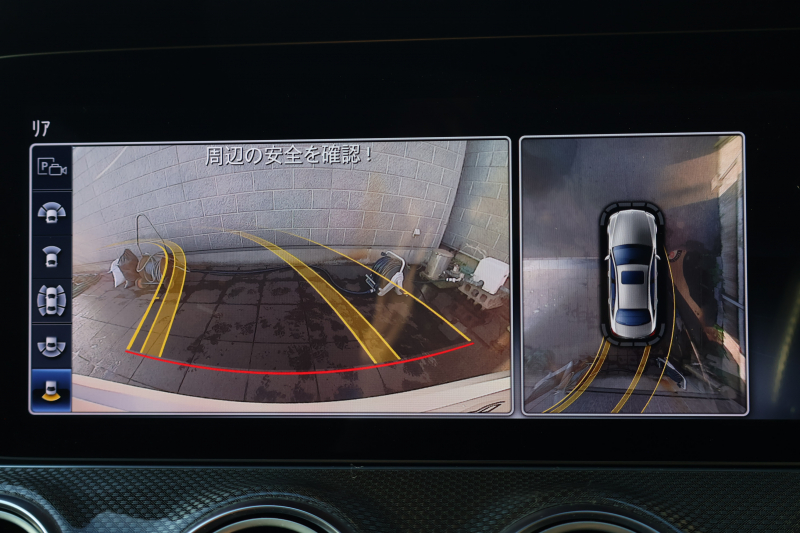Tap the main rear camera image
The height and width of the screenshot is (533, 800).
290,275
